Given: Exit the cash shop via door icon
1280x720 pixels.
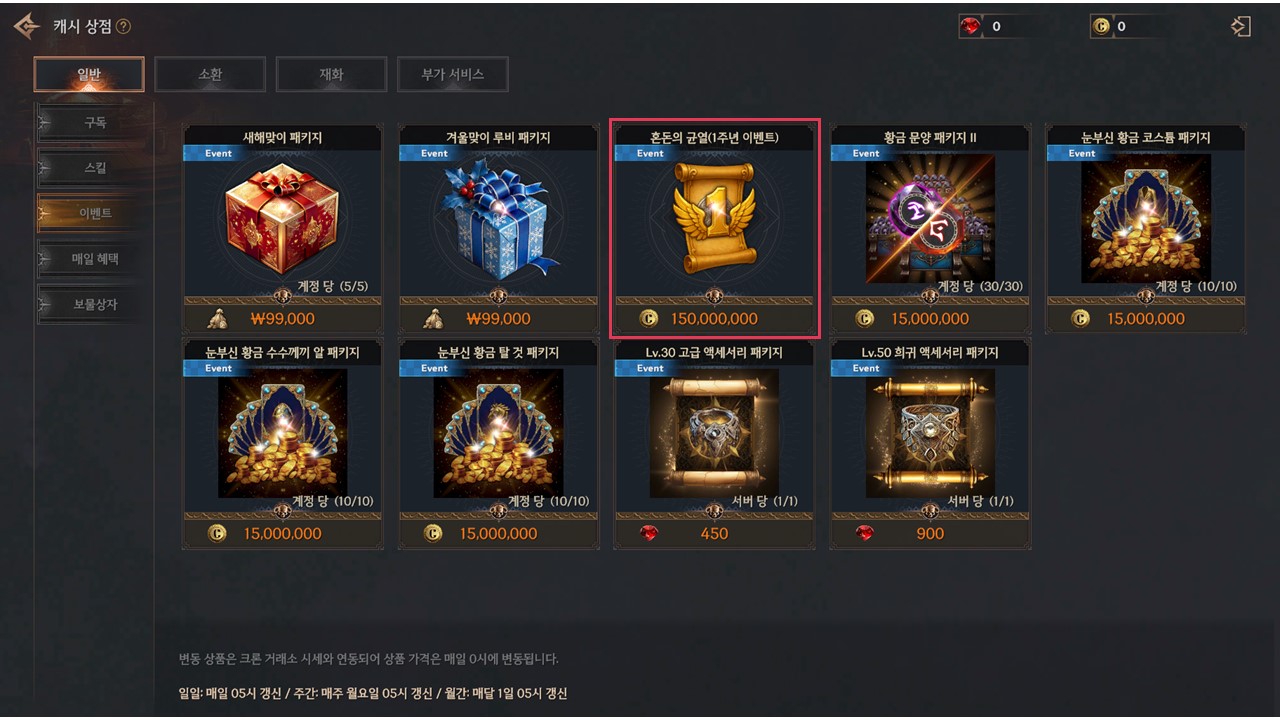Looking at the screenshot, I should (x=1241, y=27).
